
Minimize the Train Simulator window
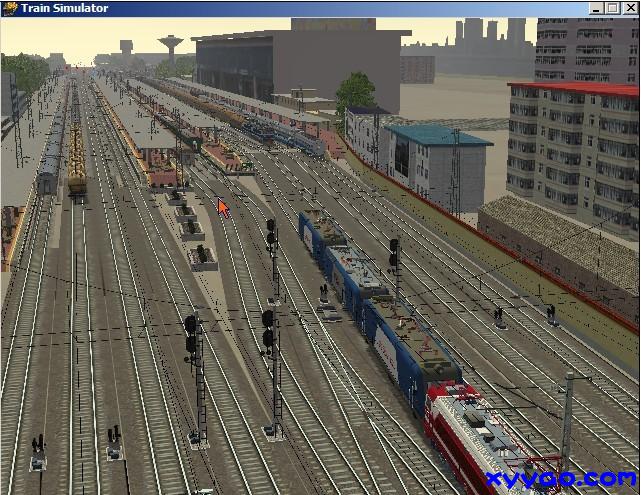pyautogui.click(x=598, y=8)
